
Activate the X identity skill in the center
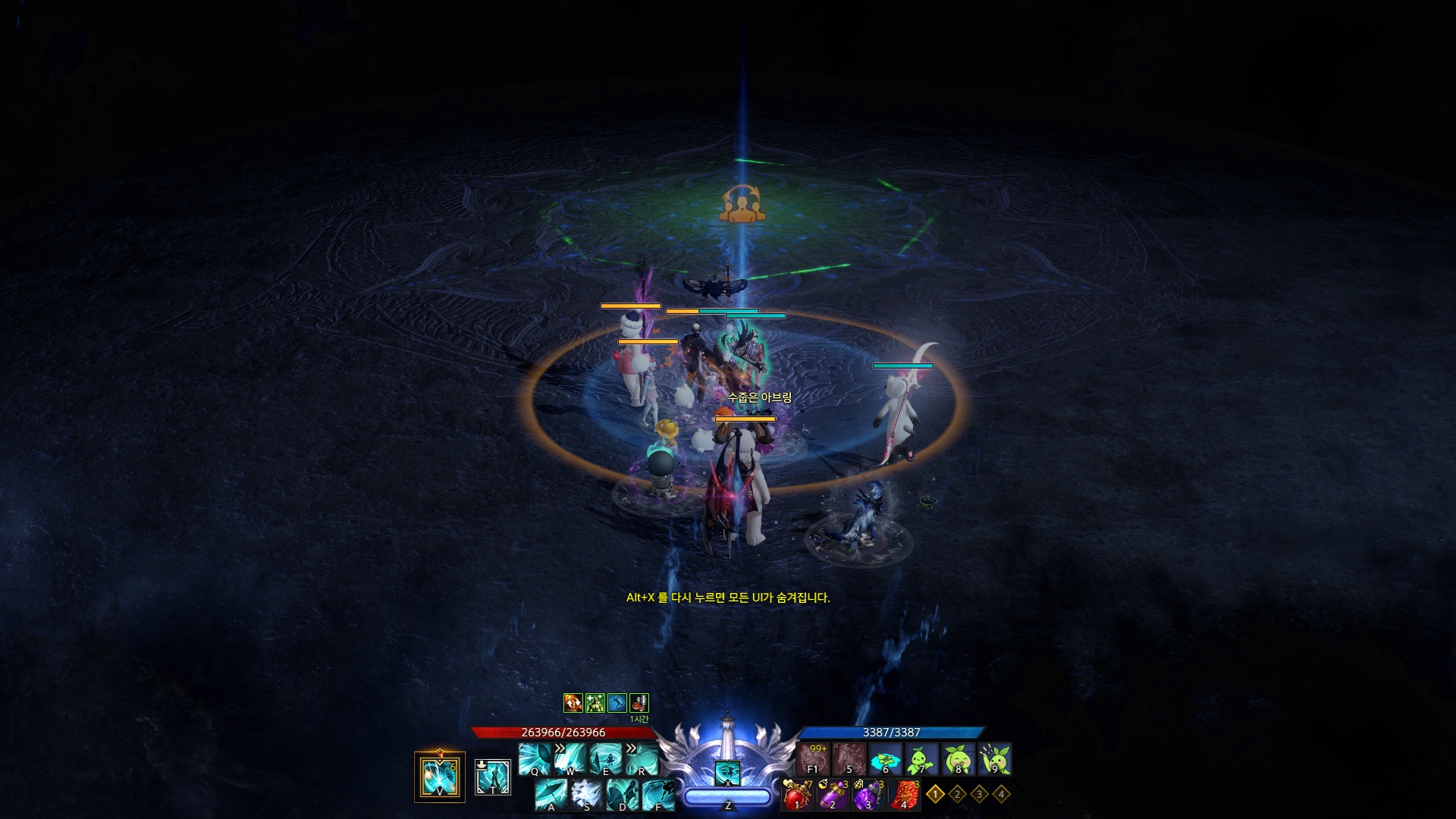pos(728,773)
